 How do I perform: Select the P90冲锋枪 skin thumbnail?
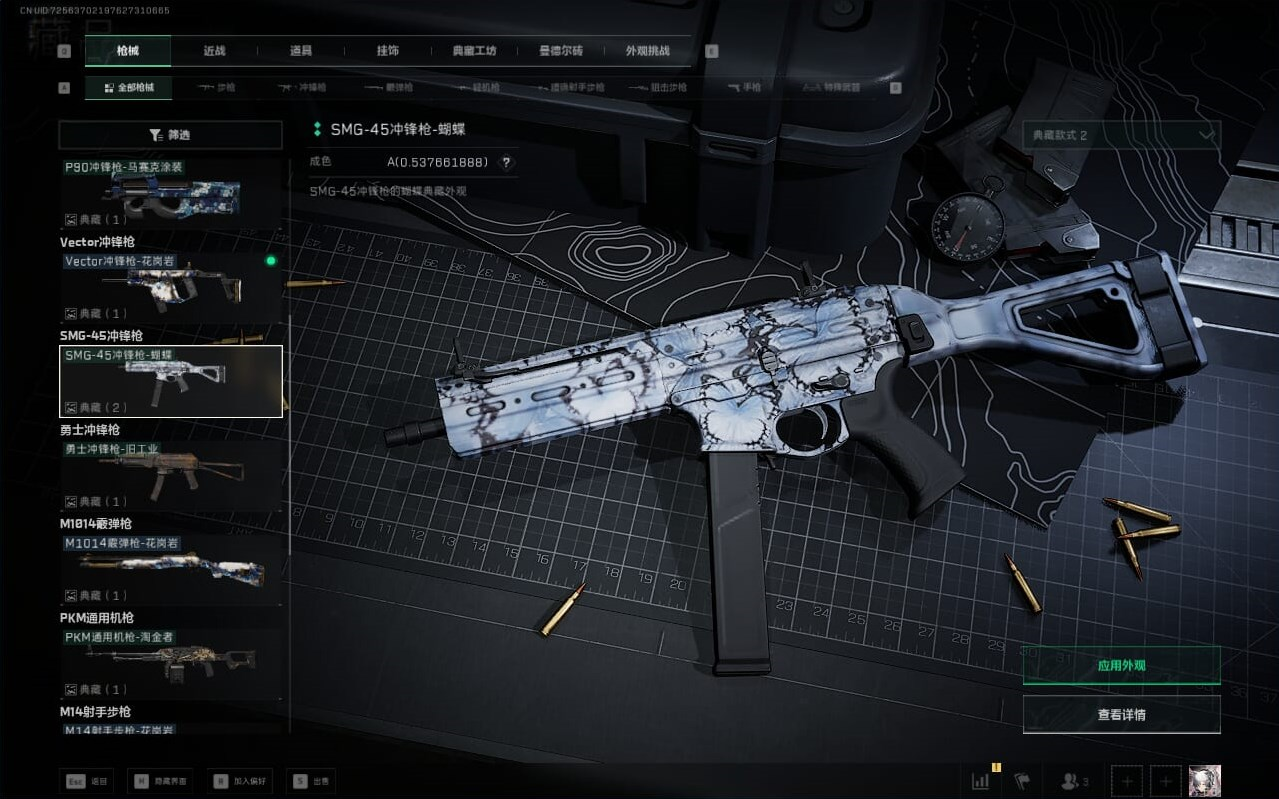(x=170, y=193)
